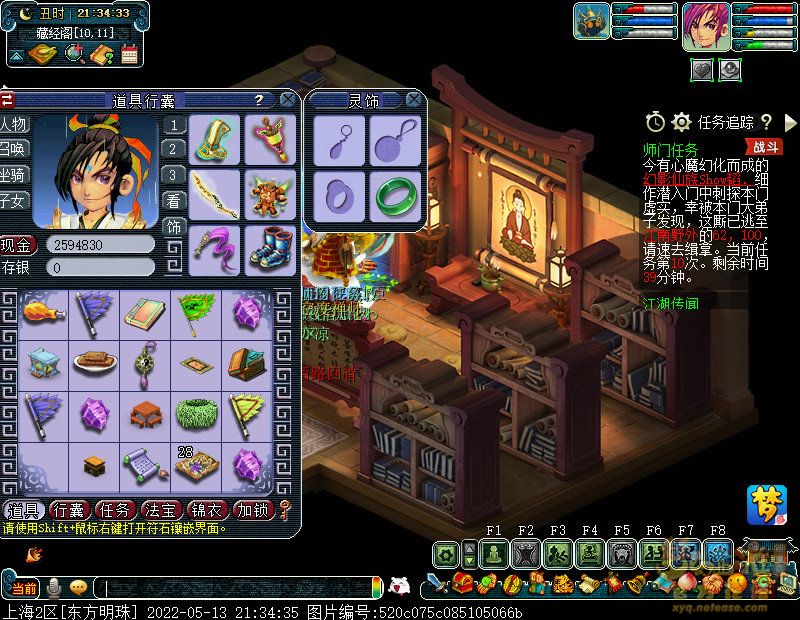Select the item stack numbered 28
This screenshot has width=800, height=620.
click(x=194, y=464)
